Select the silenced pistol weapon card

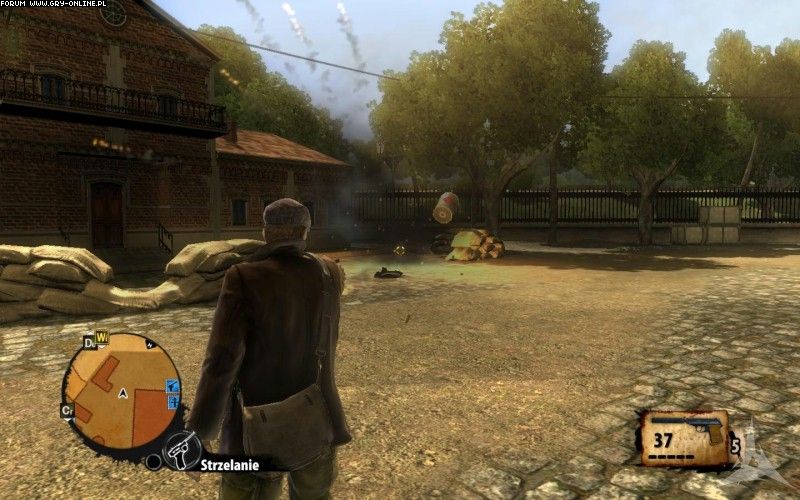tap(686, 439)
